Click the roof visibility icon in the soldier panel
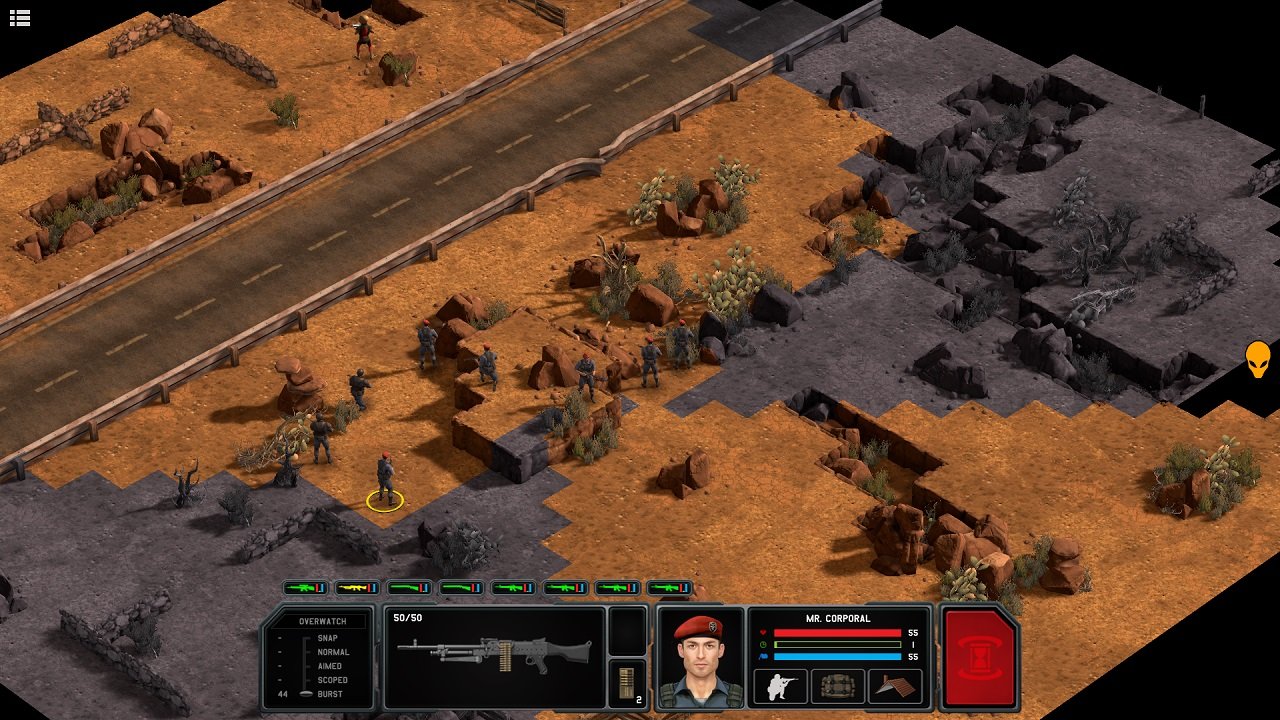 896,687
